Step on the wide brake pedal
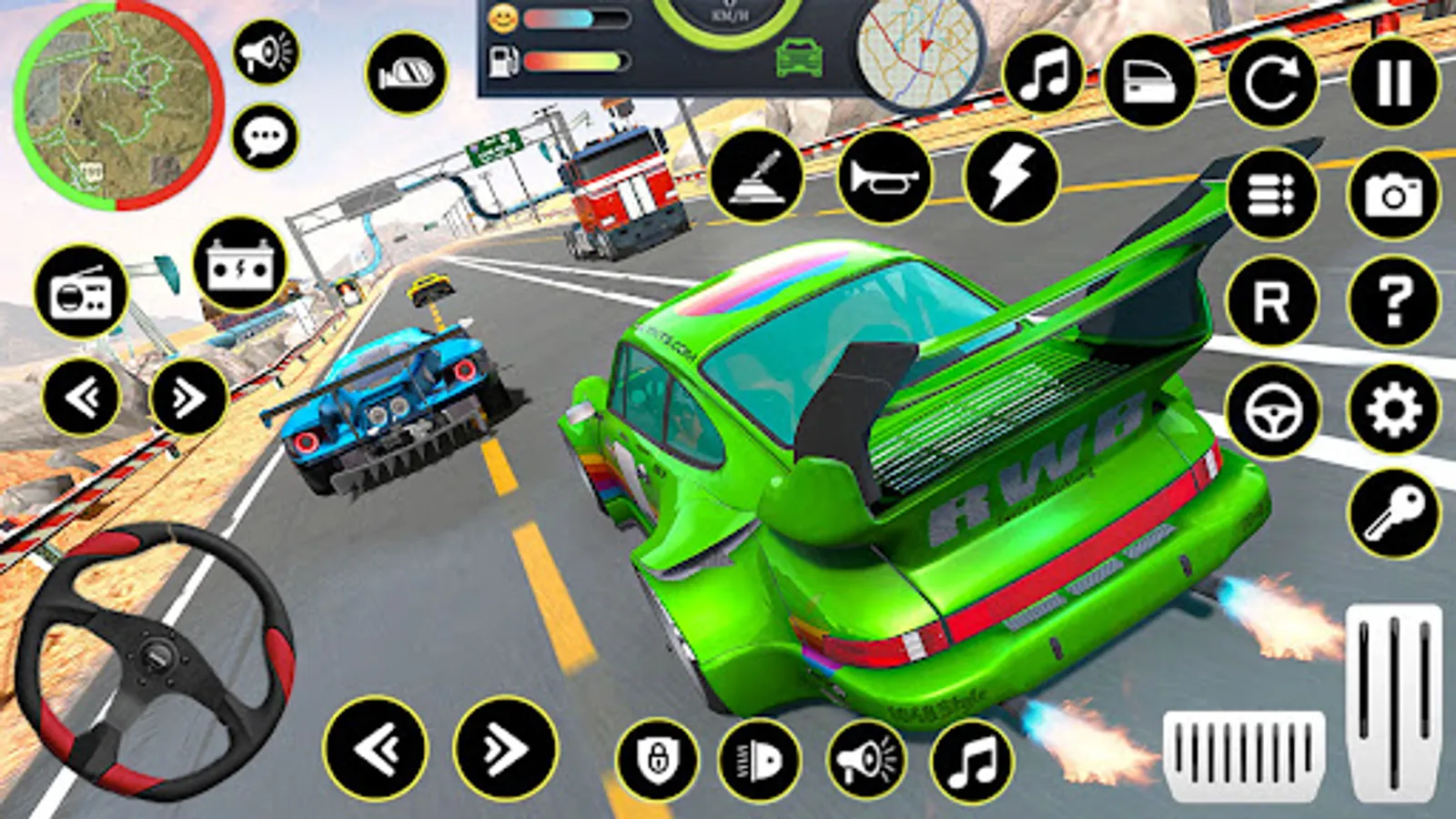The width and height of the screenshot is (1456, 819). pyautogui.click(x=1243, y=754)
